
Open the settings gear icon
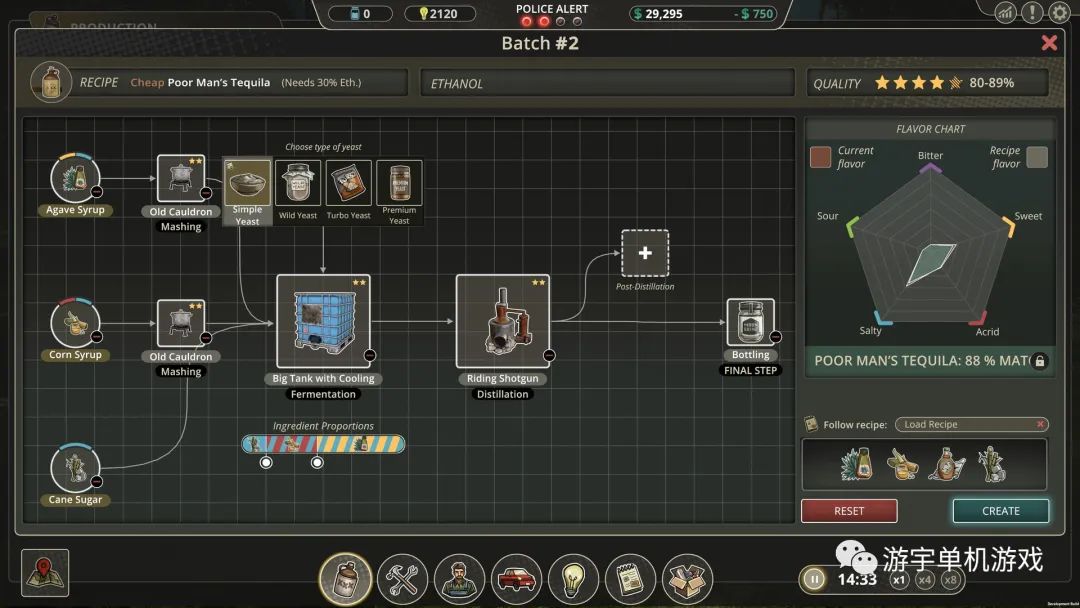click(x=1060, y=13)
